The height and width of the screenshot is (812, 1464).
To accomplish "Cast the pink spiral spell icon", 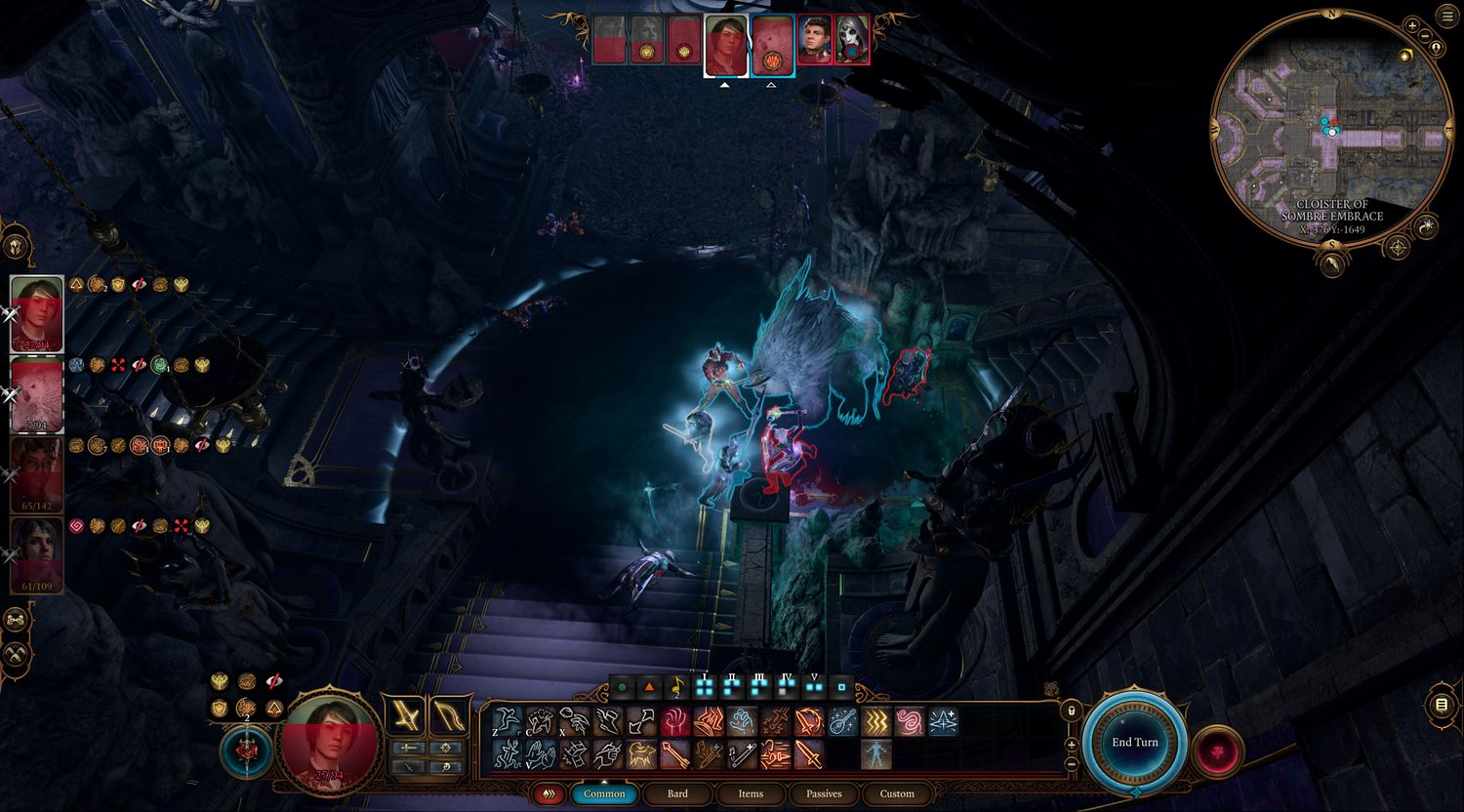I will 909,721.
